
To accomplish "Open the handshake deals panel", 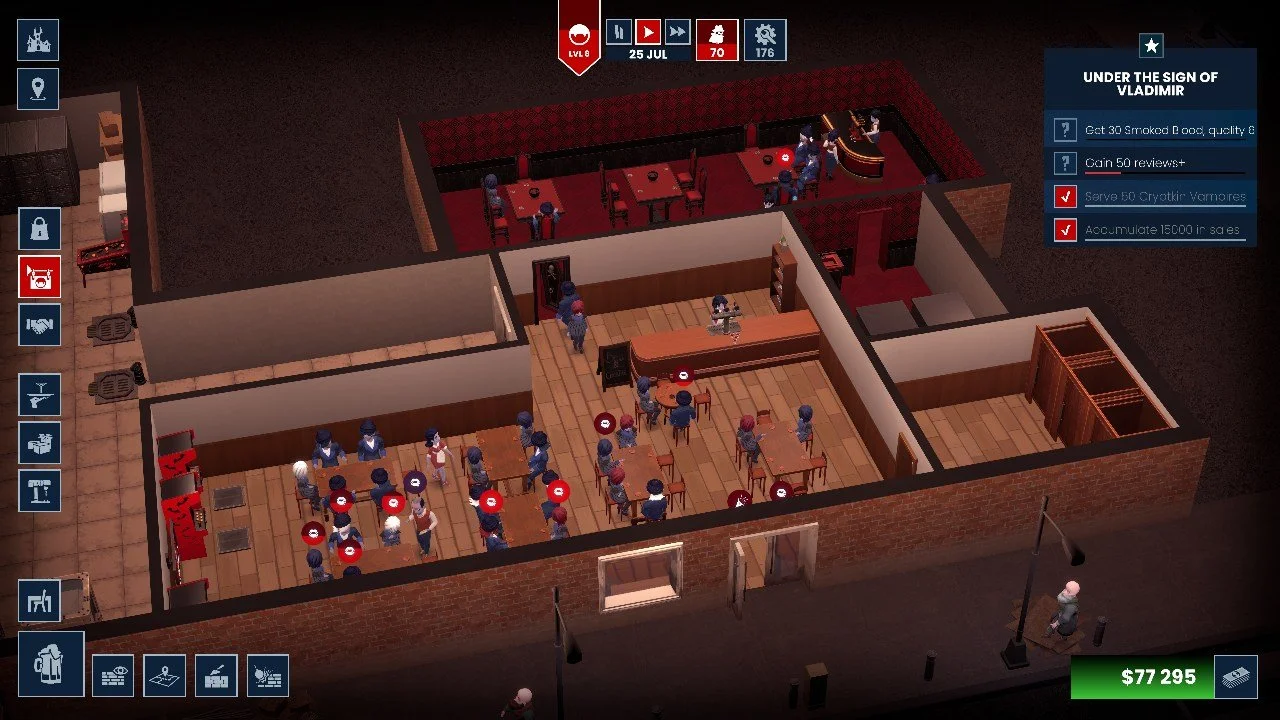I will [39, 325].
